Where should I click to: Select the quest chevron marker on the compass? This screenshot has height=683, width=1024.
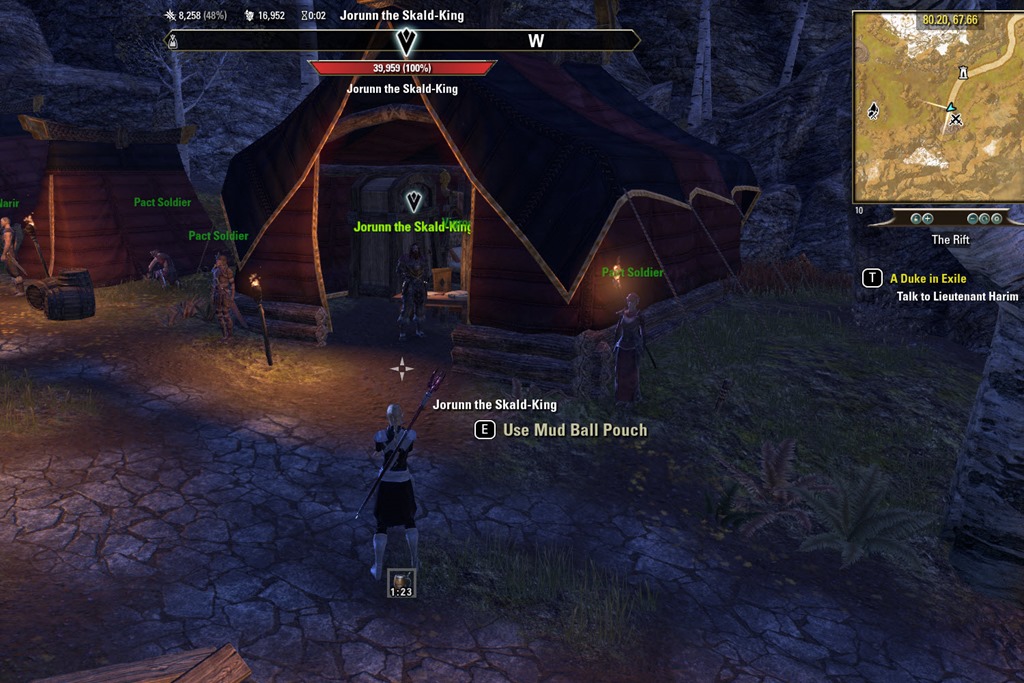(407, 41)
